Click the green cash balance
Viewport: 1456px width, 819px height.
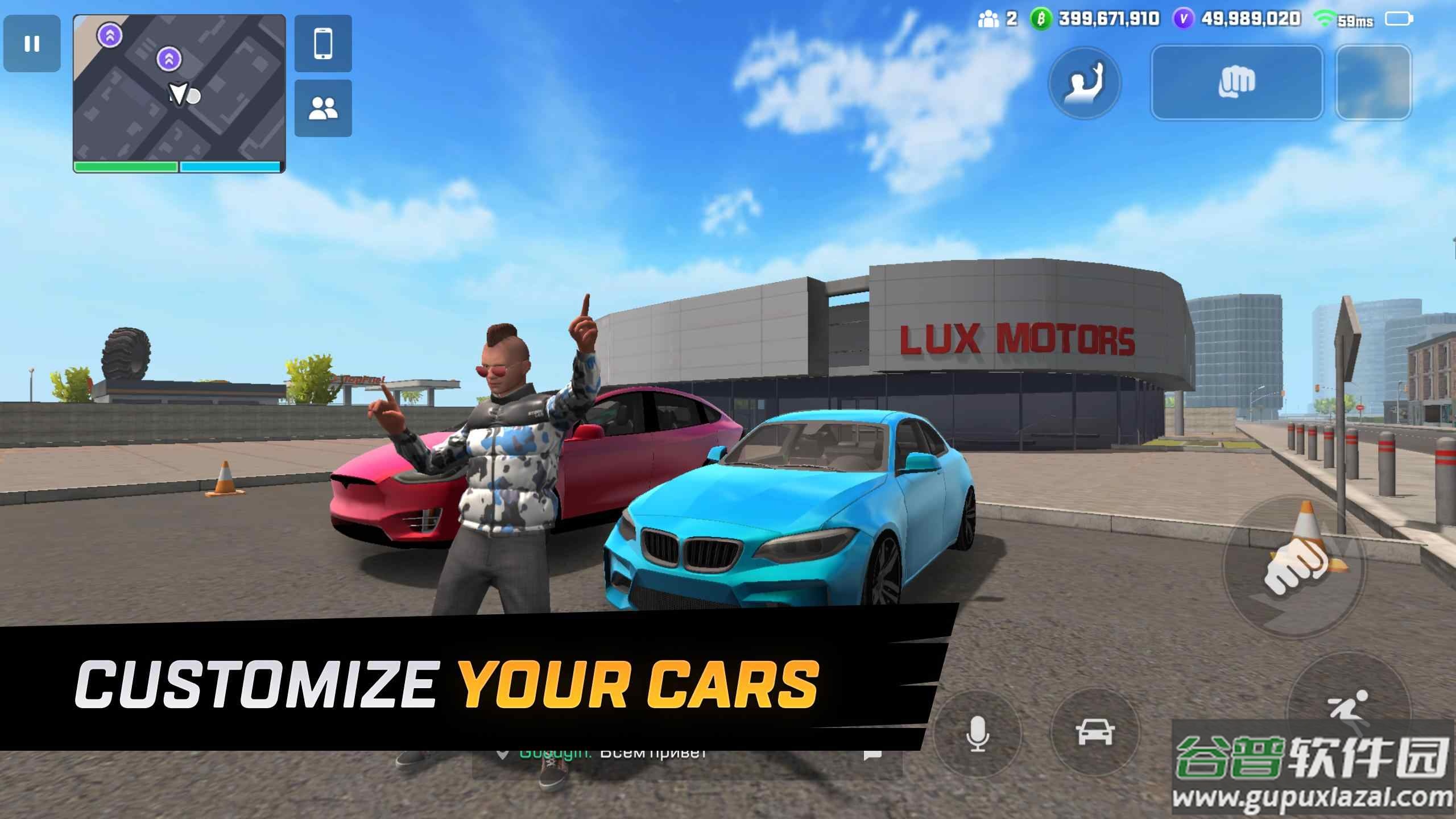coord(1095,19)
